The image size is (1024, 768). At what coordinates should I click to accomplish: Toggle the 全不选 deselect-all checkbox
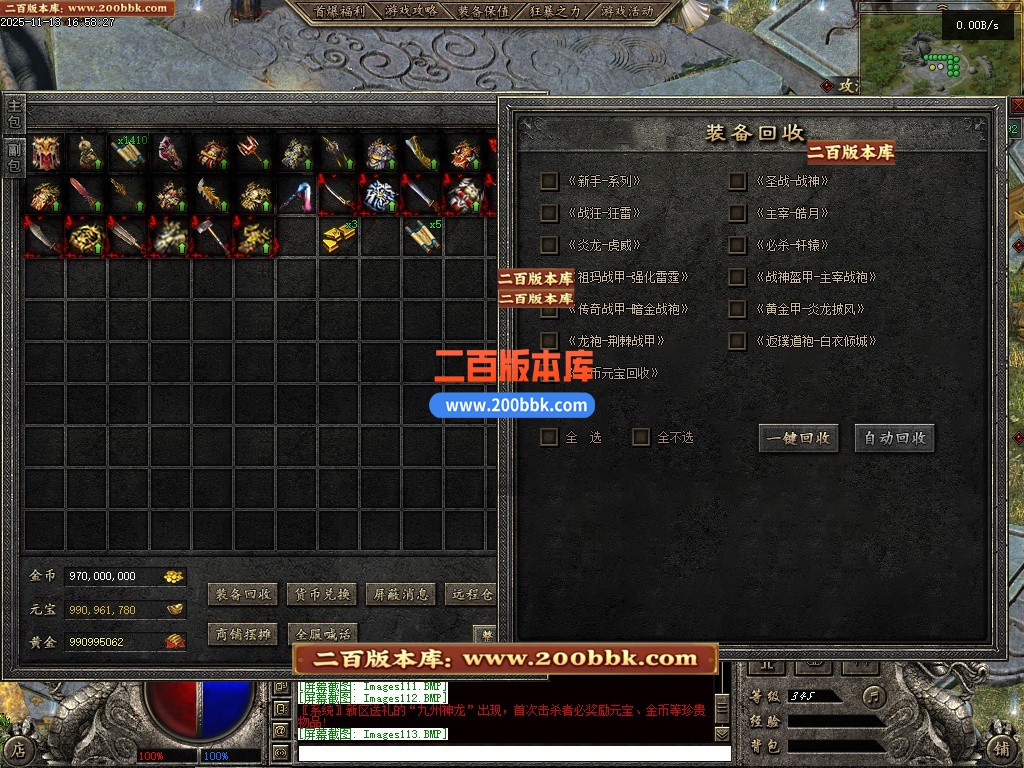[641, 437]
